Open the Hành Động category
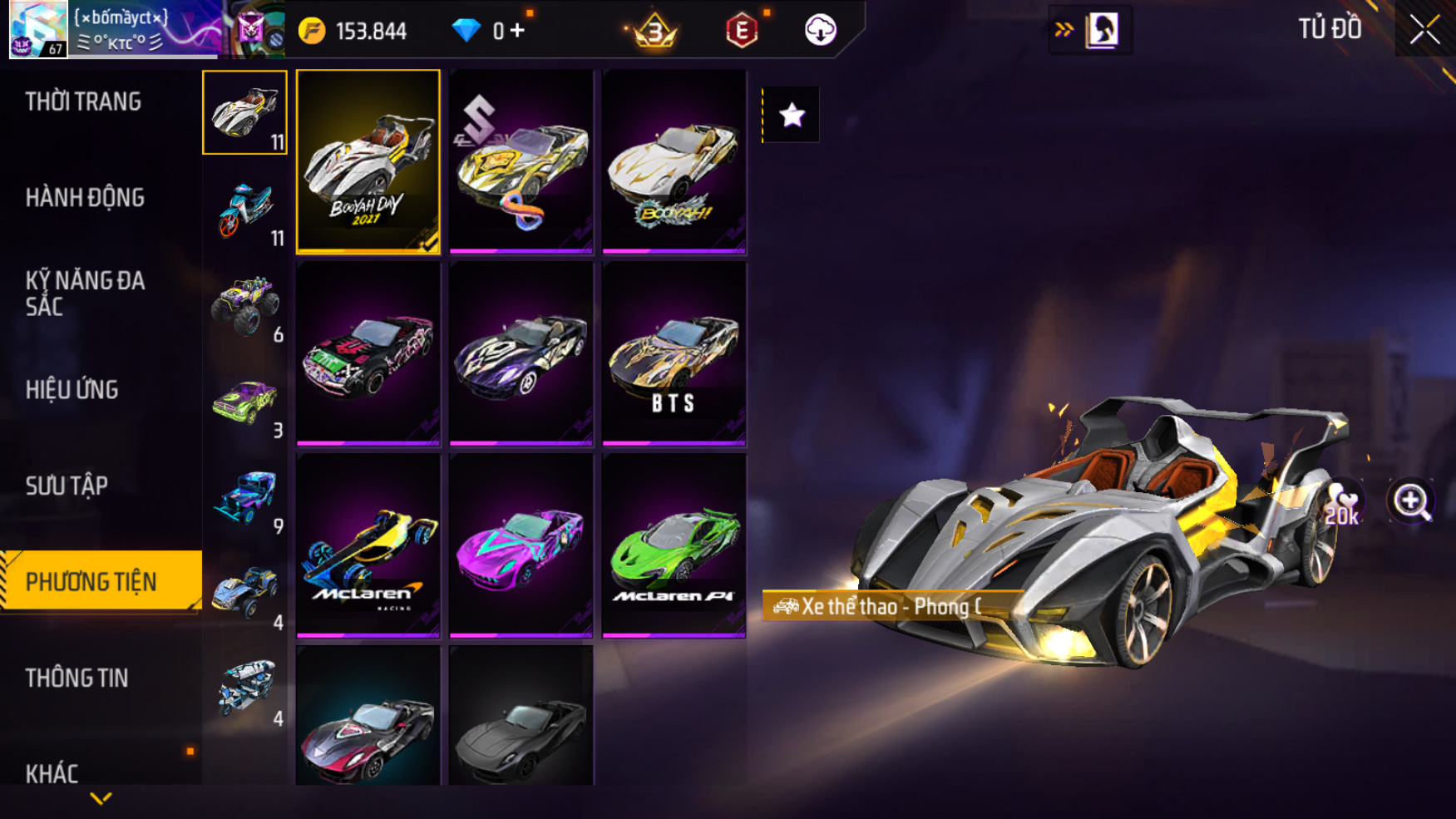 85,198
